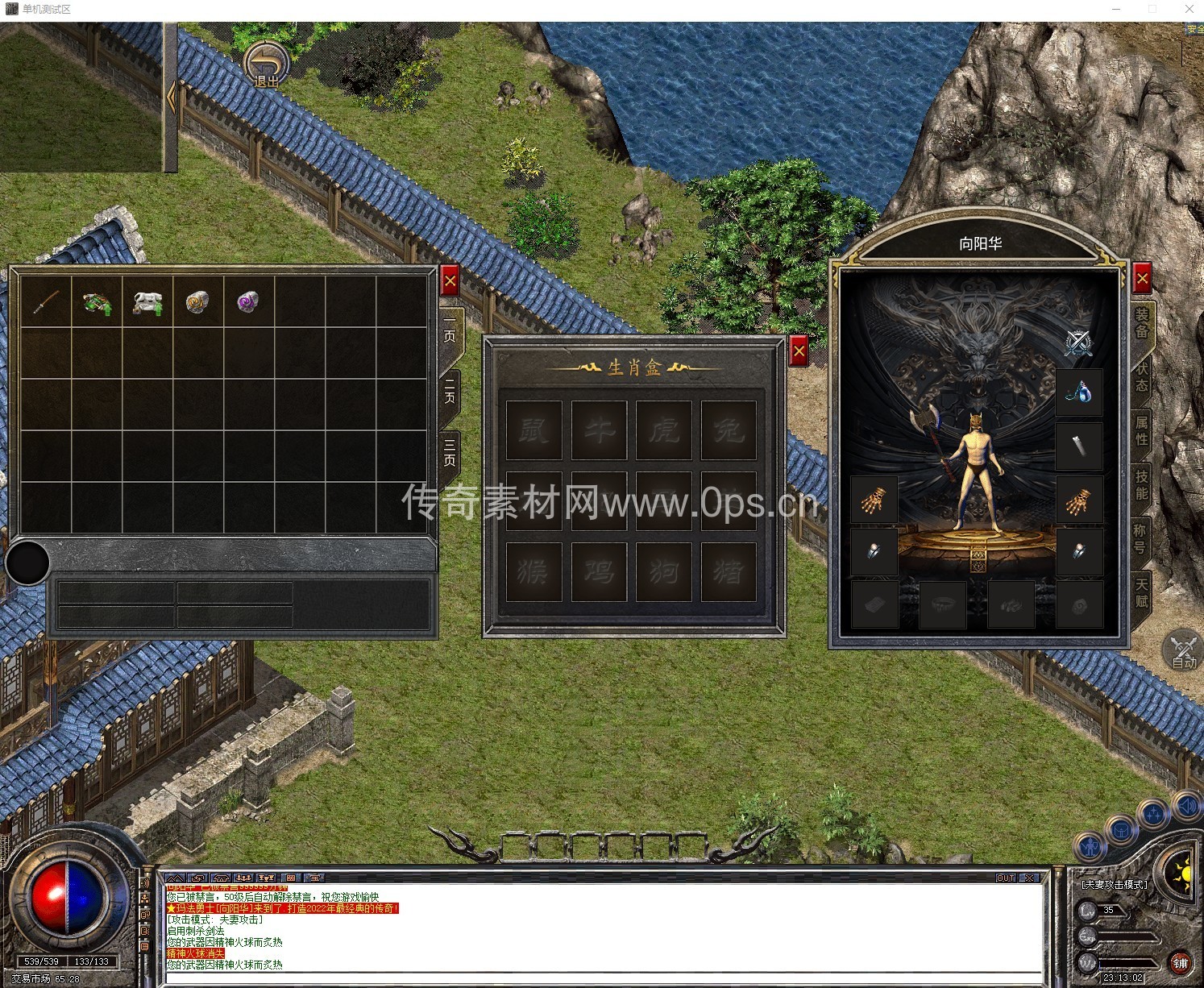Close the inventory bag window
The width and height of the screenshot is (1204, 988).
450,281
